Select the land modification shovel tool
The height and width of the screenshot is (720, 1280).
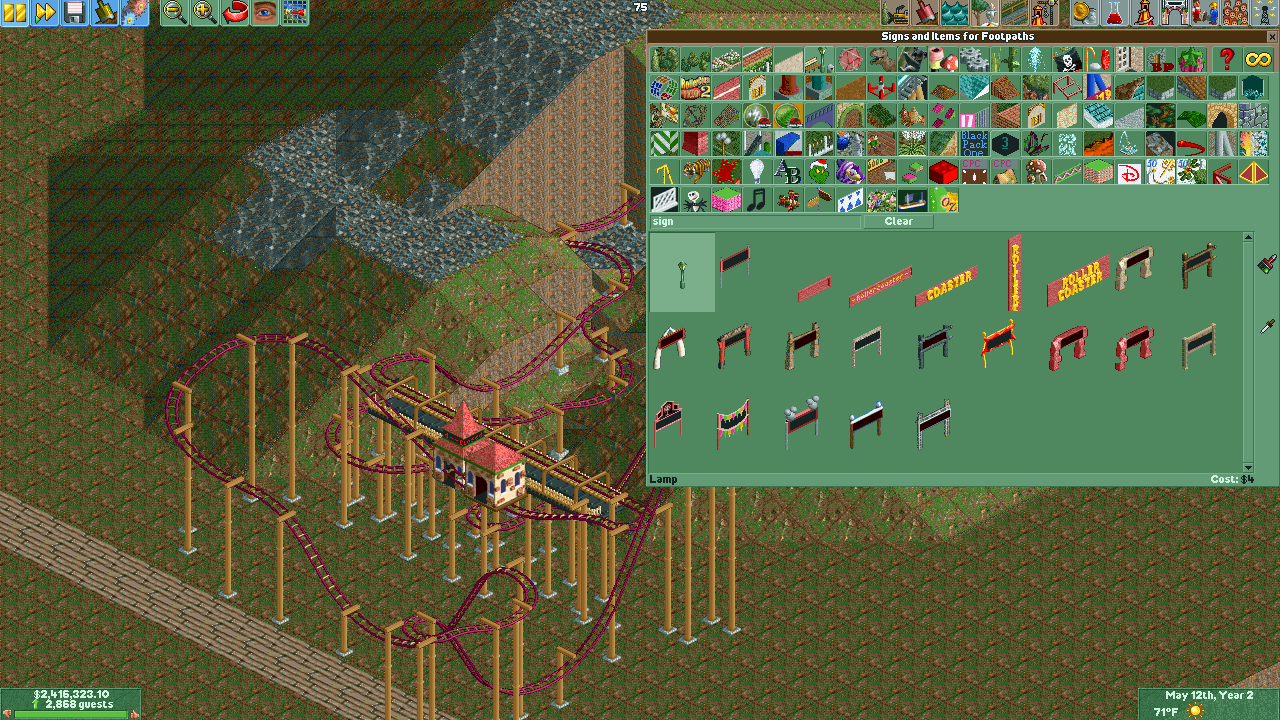(x=925, y=14)
